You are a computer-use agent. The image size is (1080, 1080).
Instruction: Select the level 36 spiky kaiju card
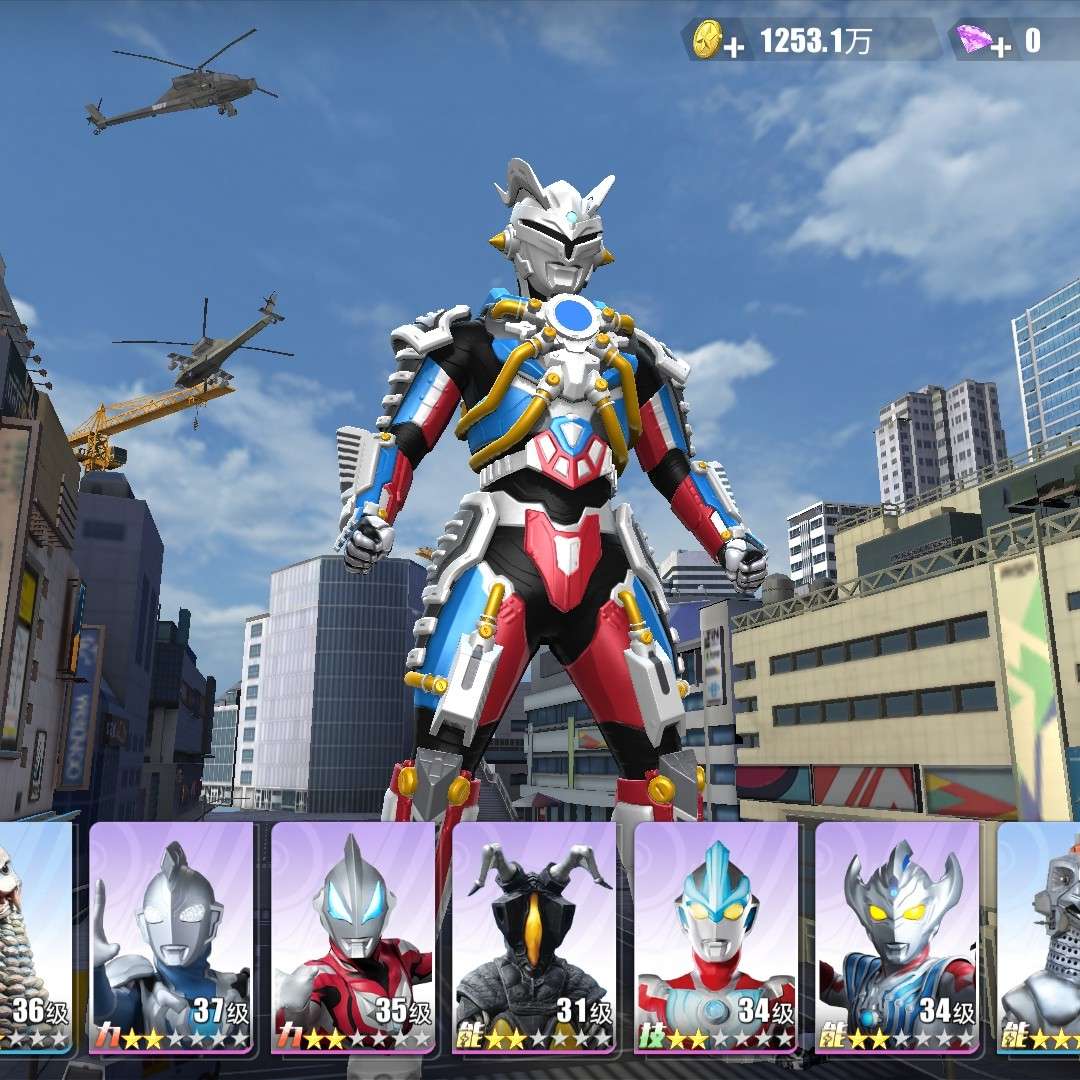(34, 937)
